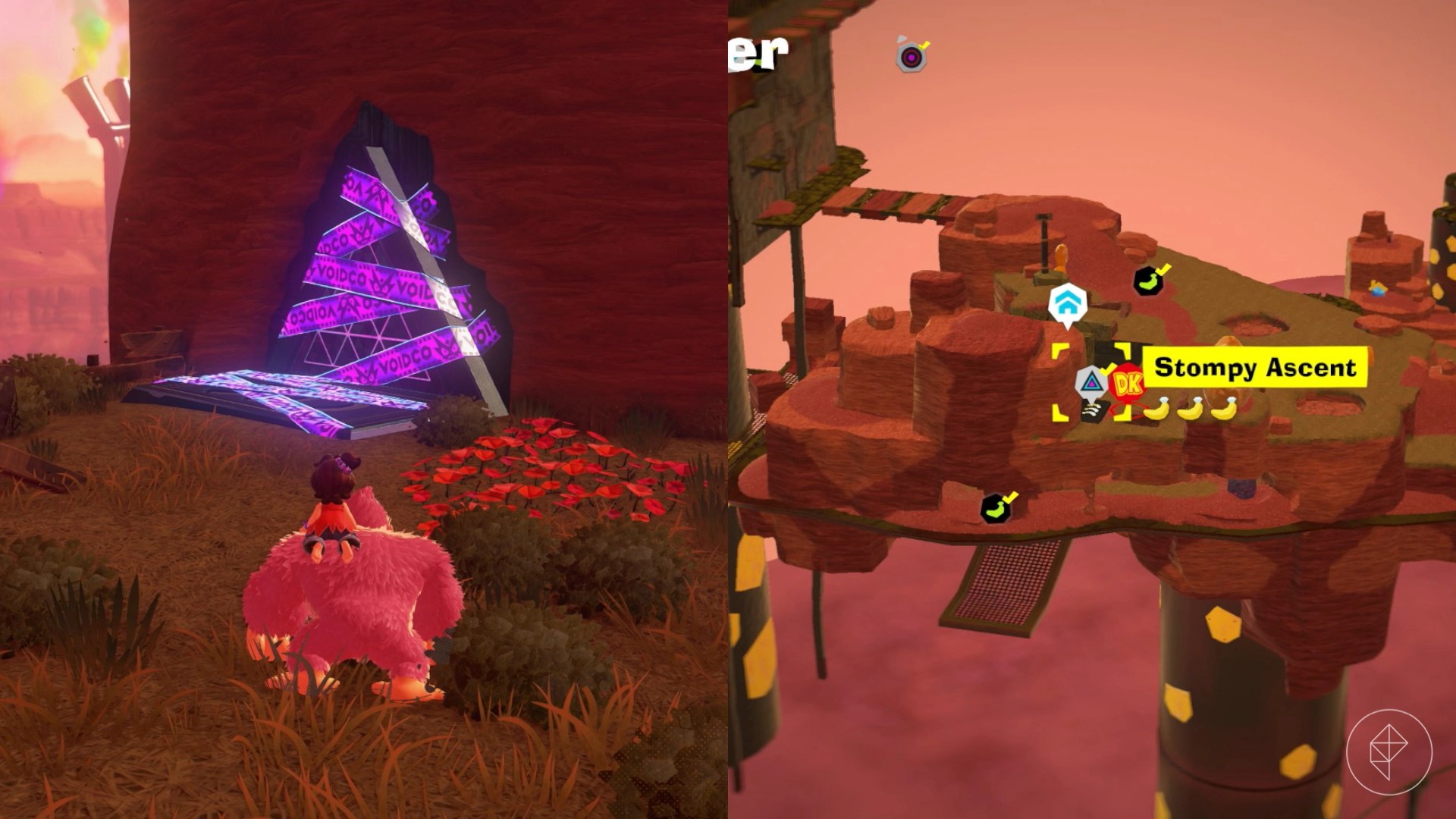The height and width of the screenshot is (819, 1456).
Task: Choose the banana marker on the lower ledge
Action: (996, 508)
